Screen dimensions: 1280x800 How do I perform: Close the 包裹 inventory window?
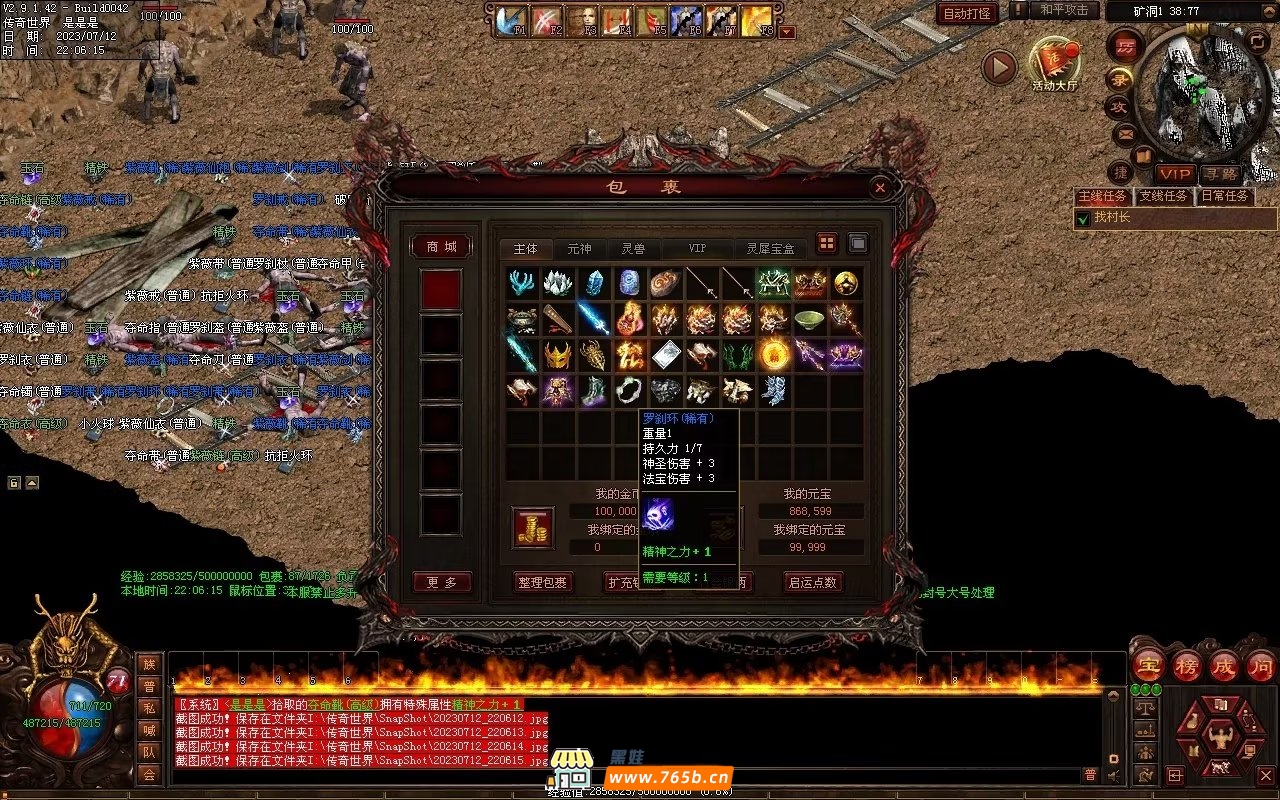click(x=879, y=187)
